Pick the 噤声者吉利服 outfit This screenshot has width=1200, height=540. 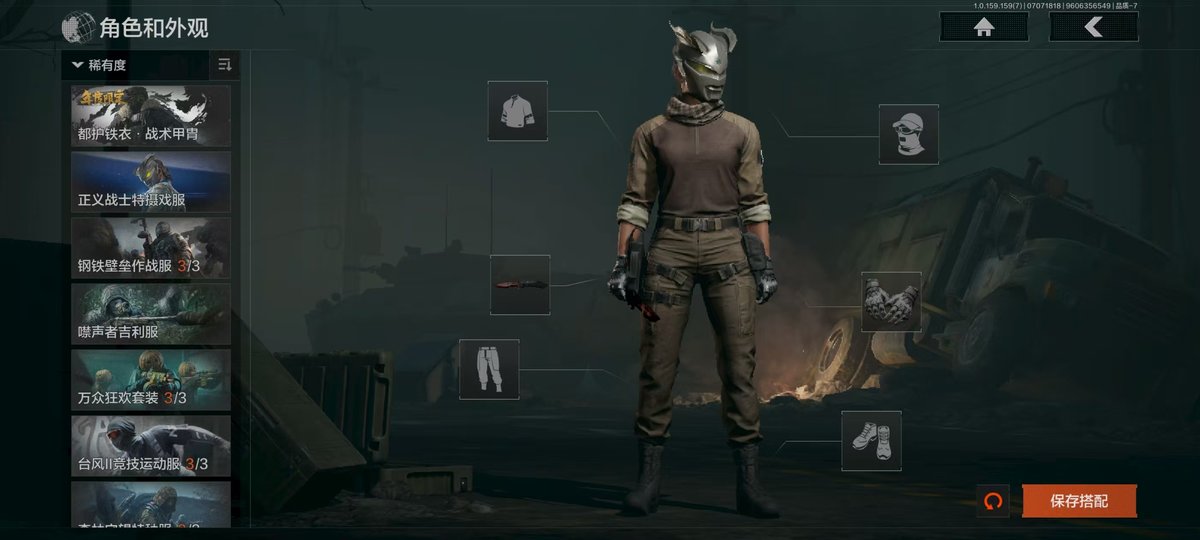(151, 314)
